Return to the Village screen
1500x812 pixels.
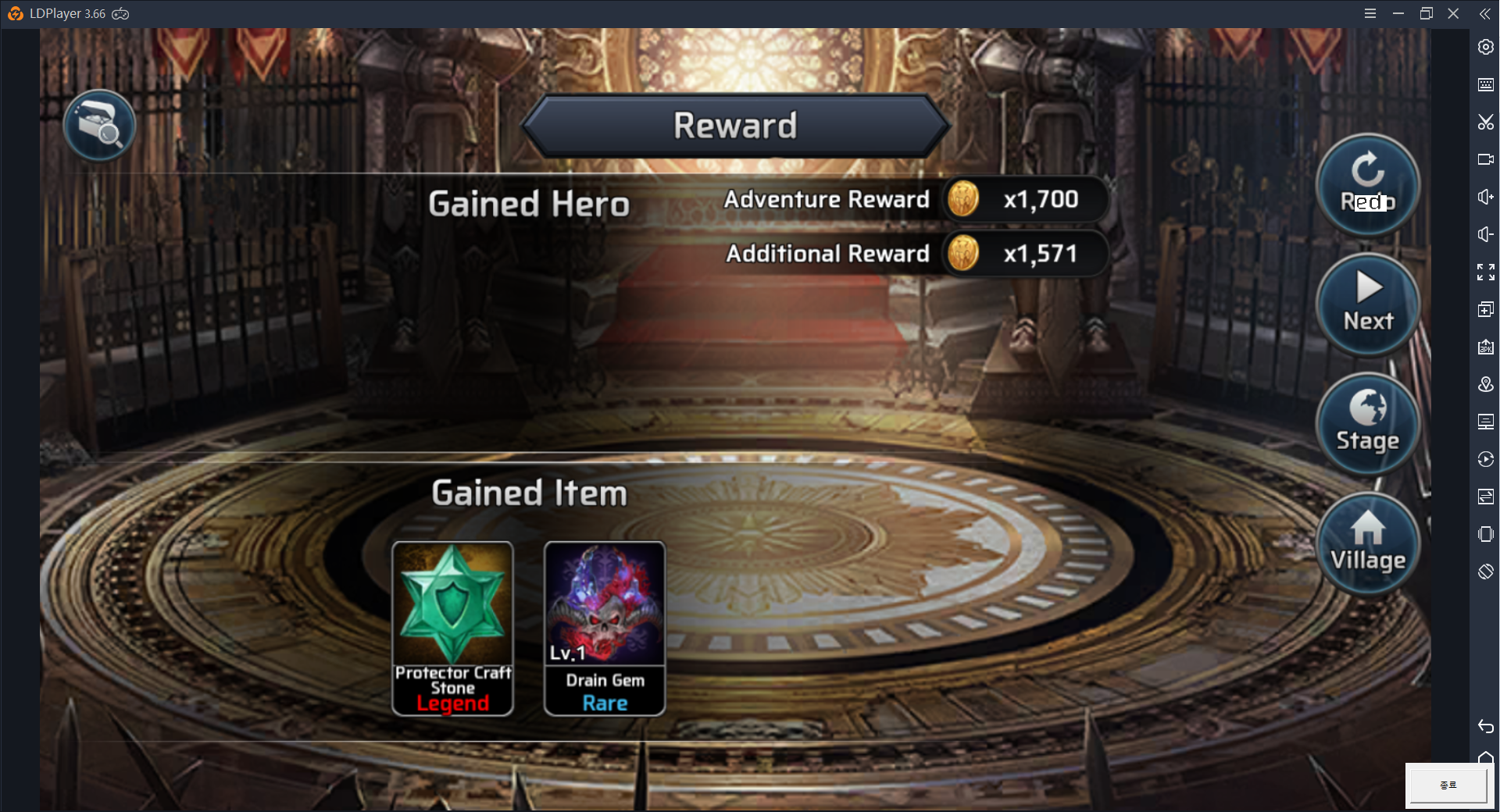click(1368, 543)
